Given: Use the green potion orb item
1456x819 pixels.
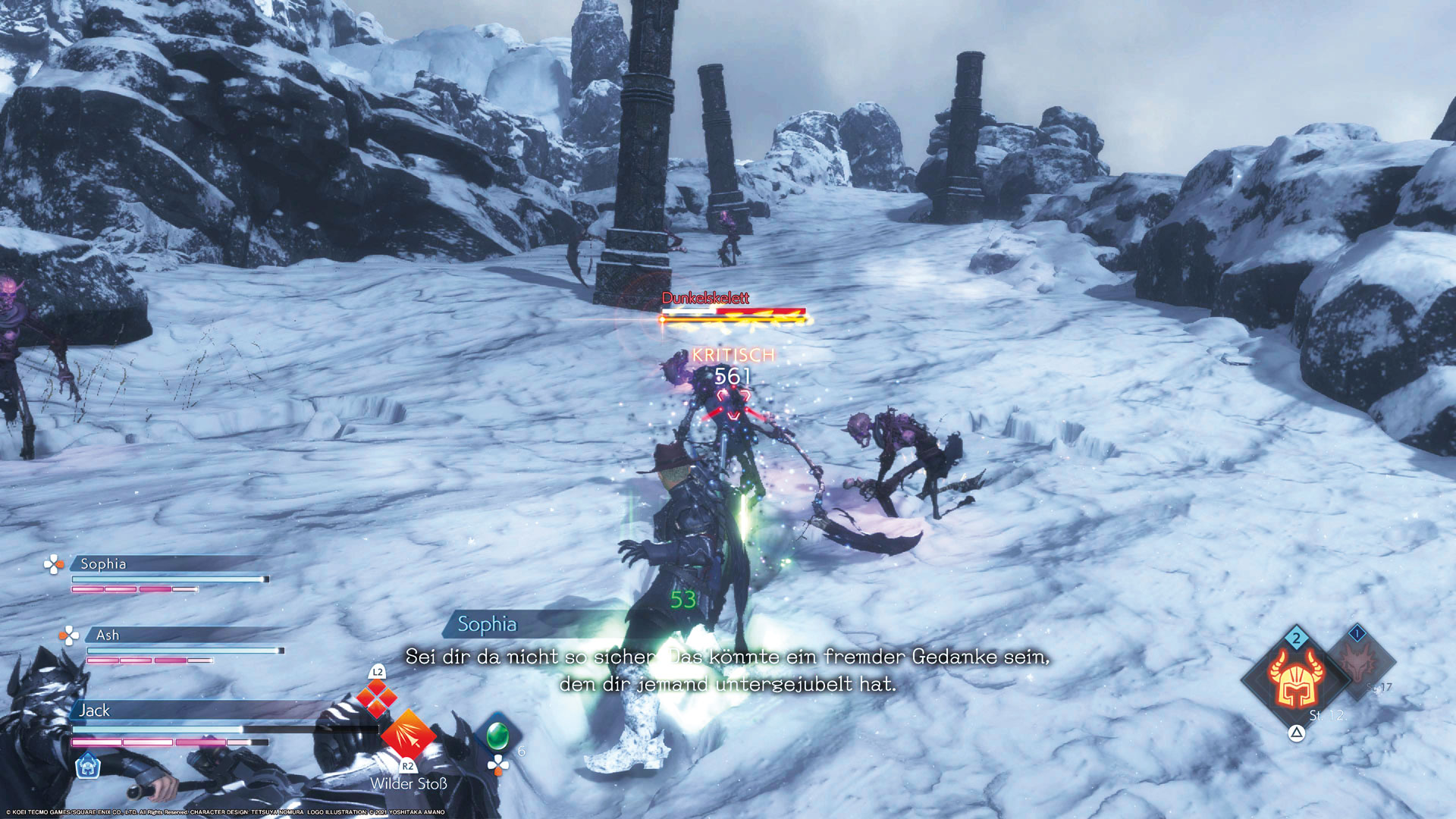Looking at the screenshot, I should point(497,734).
